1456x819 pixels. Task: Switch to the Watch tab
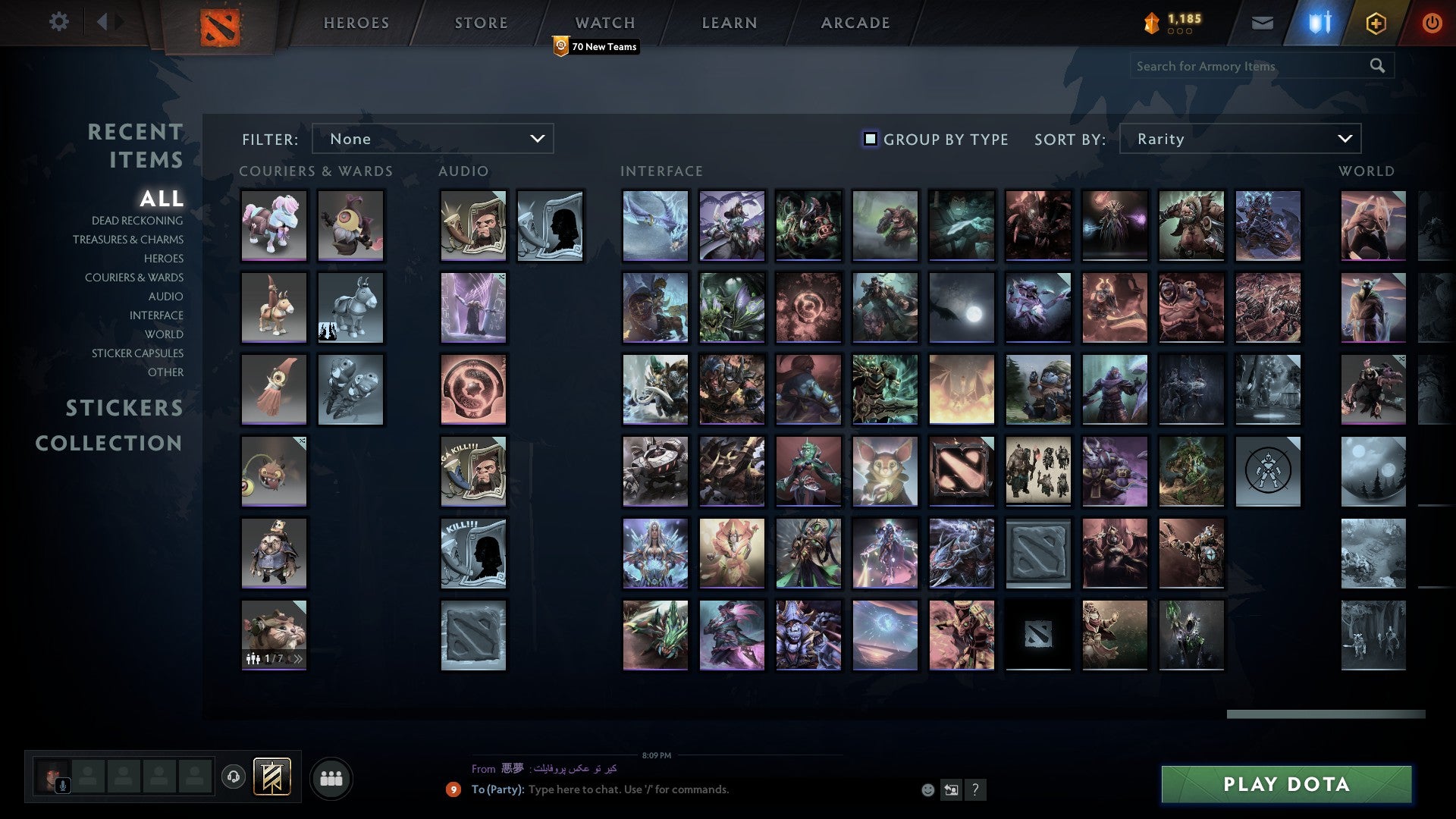pyautogui.click(x=604, y=23)
